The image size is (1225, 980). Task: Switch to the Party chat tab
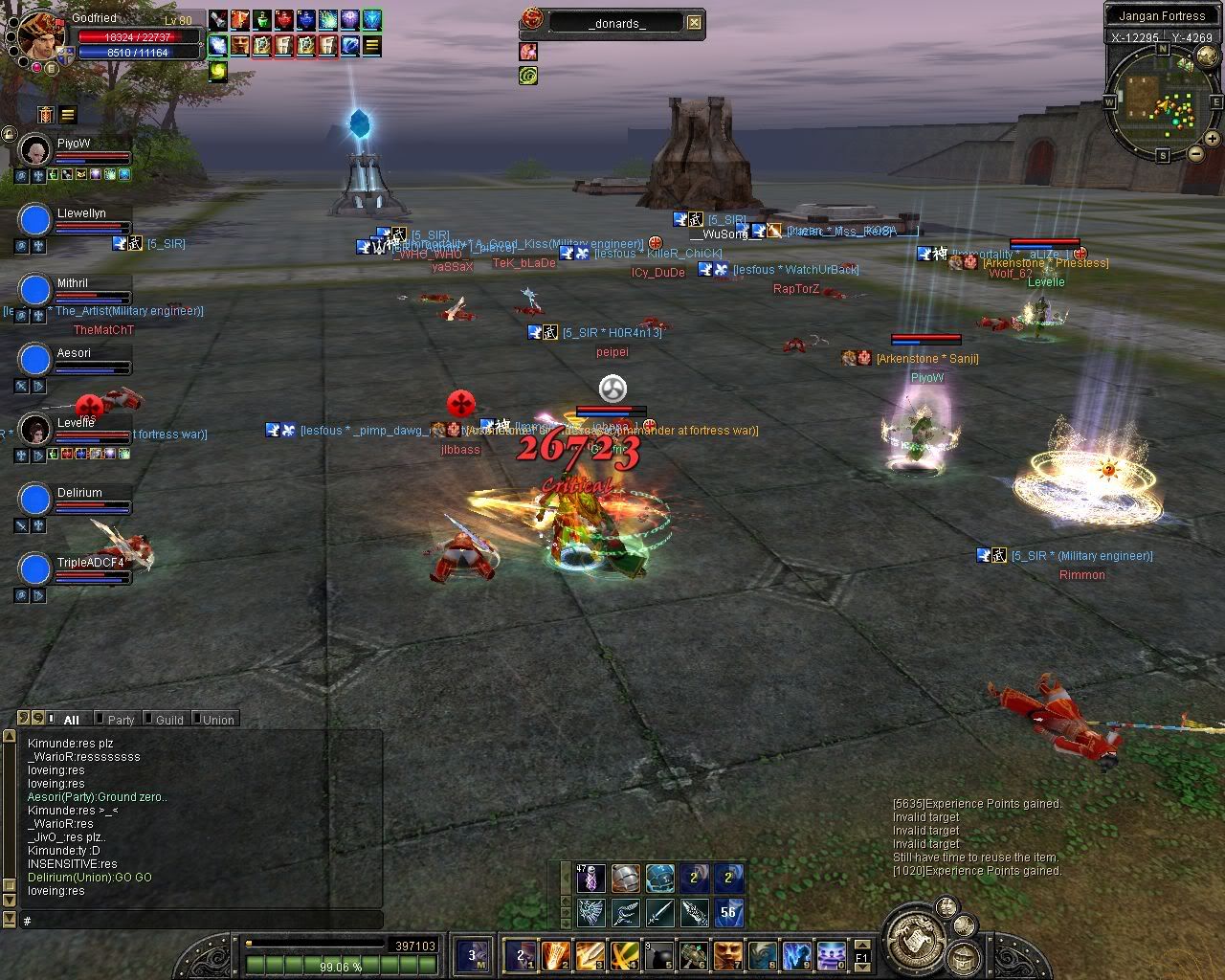(x=121, y=720)
